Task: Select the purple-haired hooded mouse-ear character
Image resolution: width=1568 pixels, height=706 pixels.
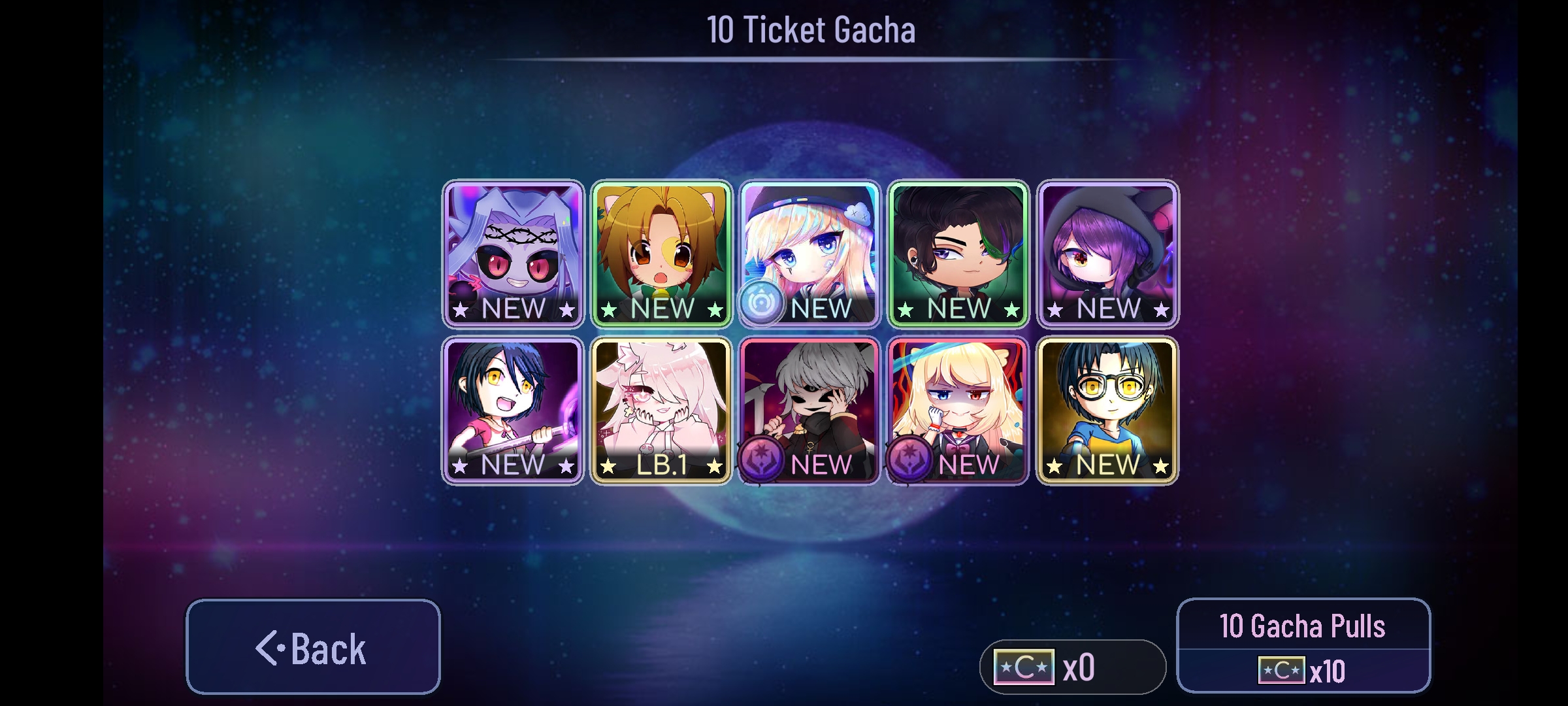Action: pyautogui.click(x=1105, y=248)
